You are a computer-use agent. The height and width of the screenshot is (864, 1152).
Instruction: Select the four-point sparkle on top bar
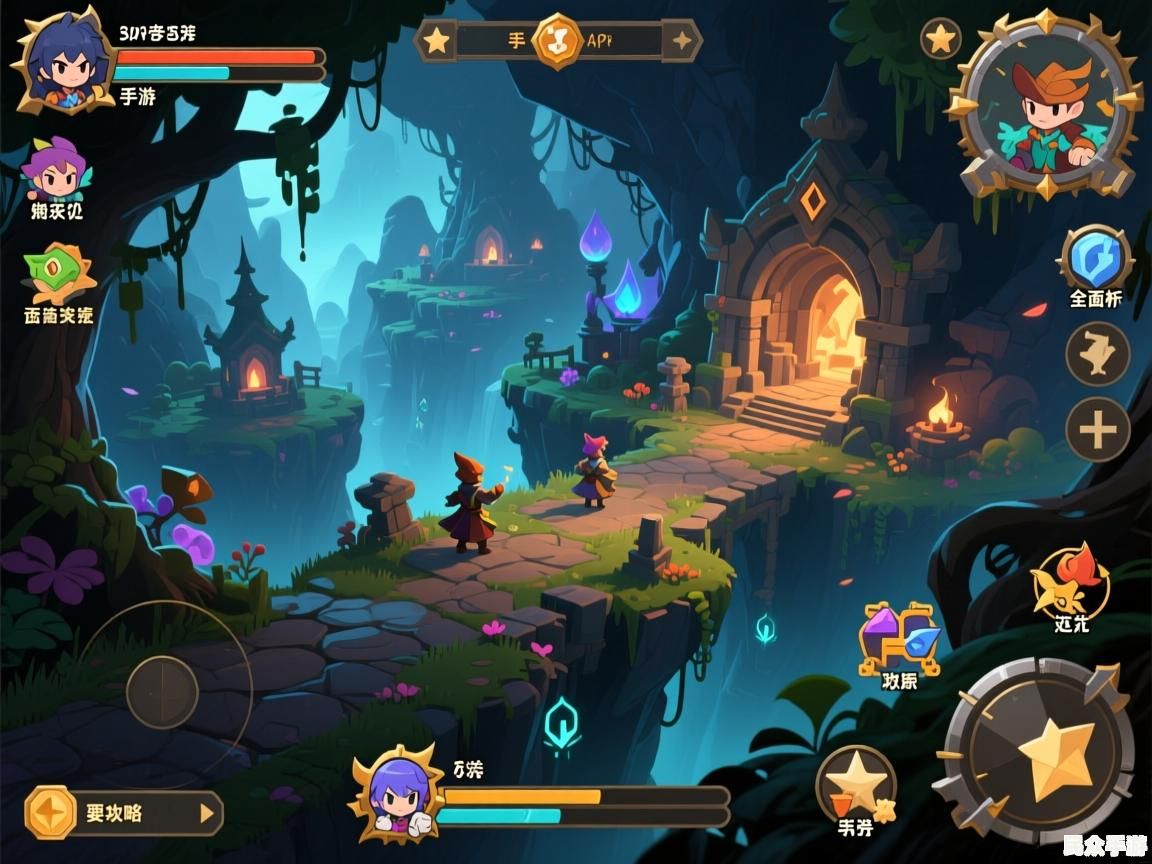(x=683, y=41)
